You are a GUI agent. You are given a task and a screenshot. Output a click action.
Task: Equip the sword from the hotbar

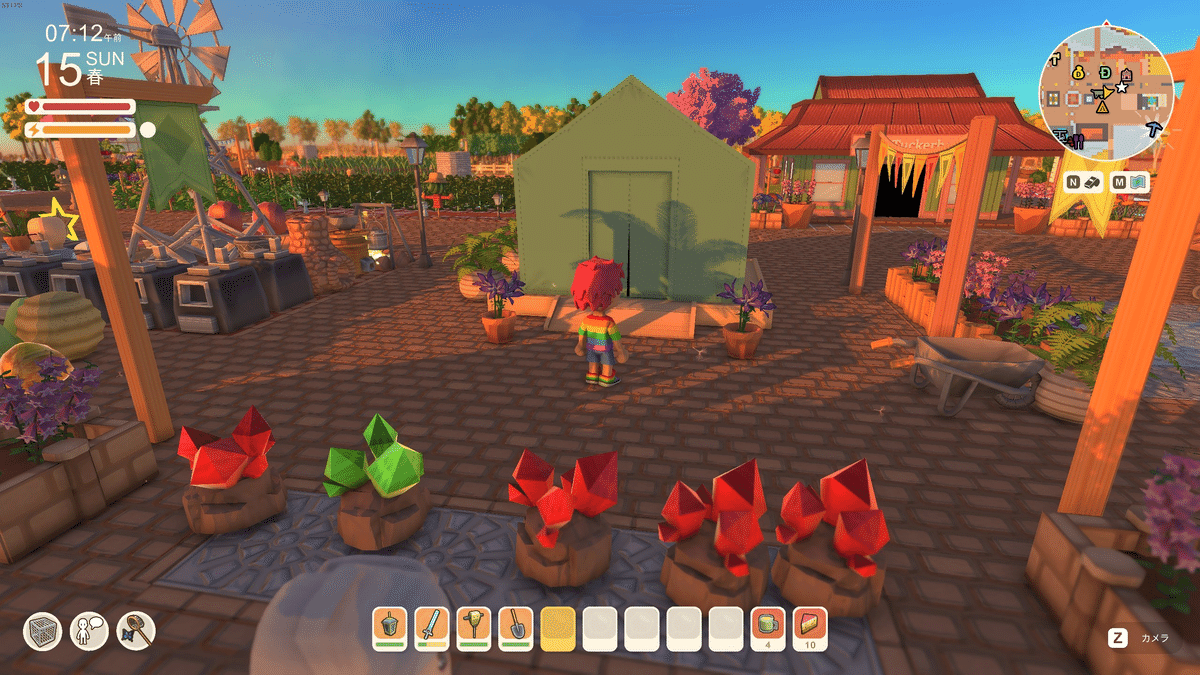tap(431, 629)
